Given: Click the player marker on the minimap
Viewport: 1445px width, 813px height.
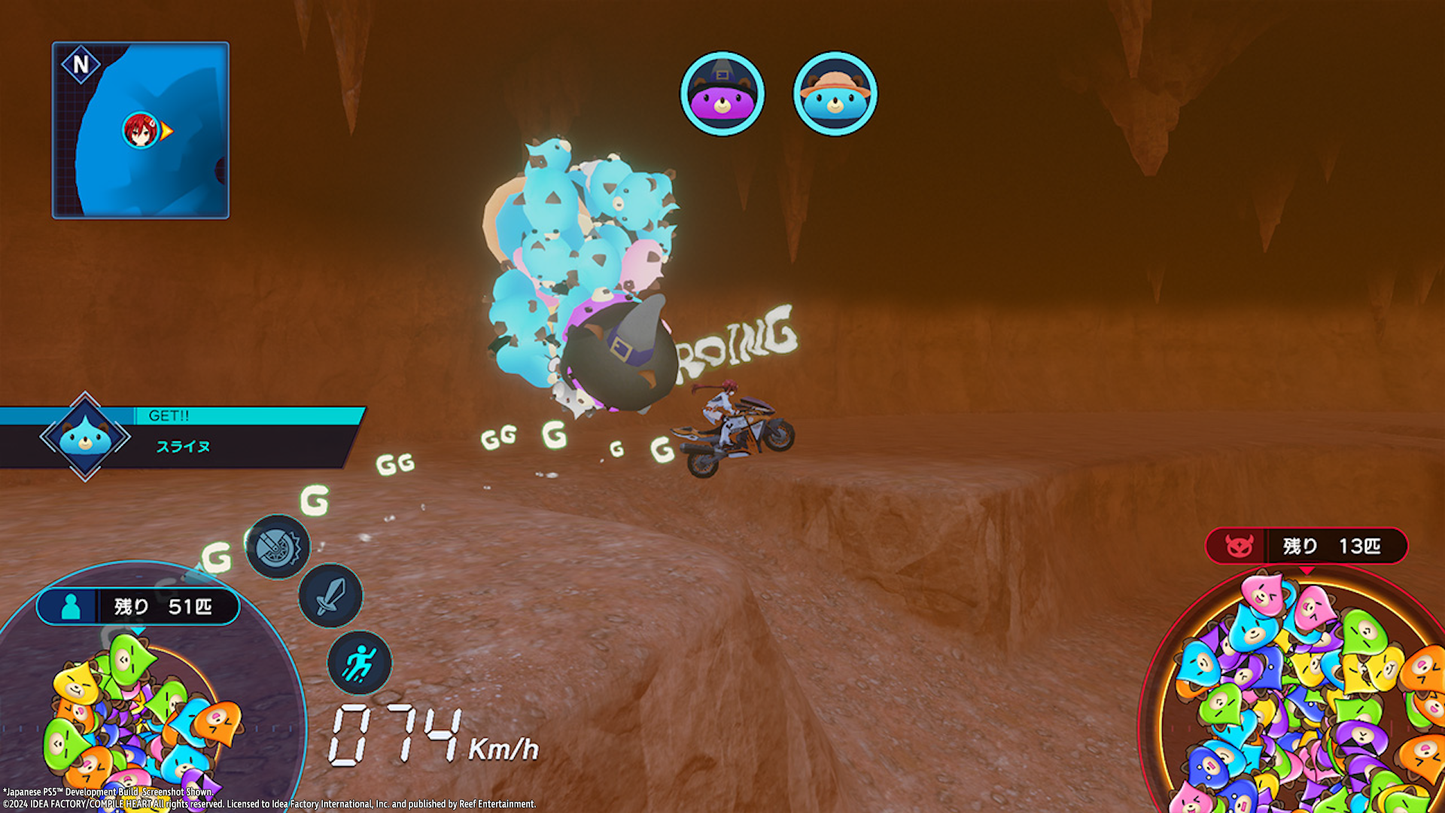Looking at the screenshot, I should point(142,130).
